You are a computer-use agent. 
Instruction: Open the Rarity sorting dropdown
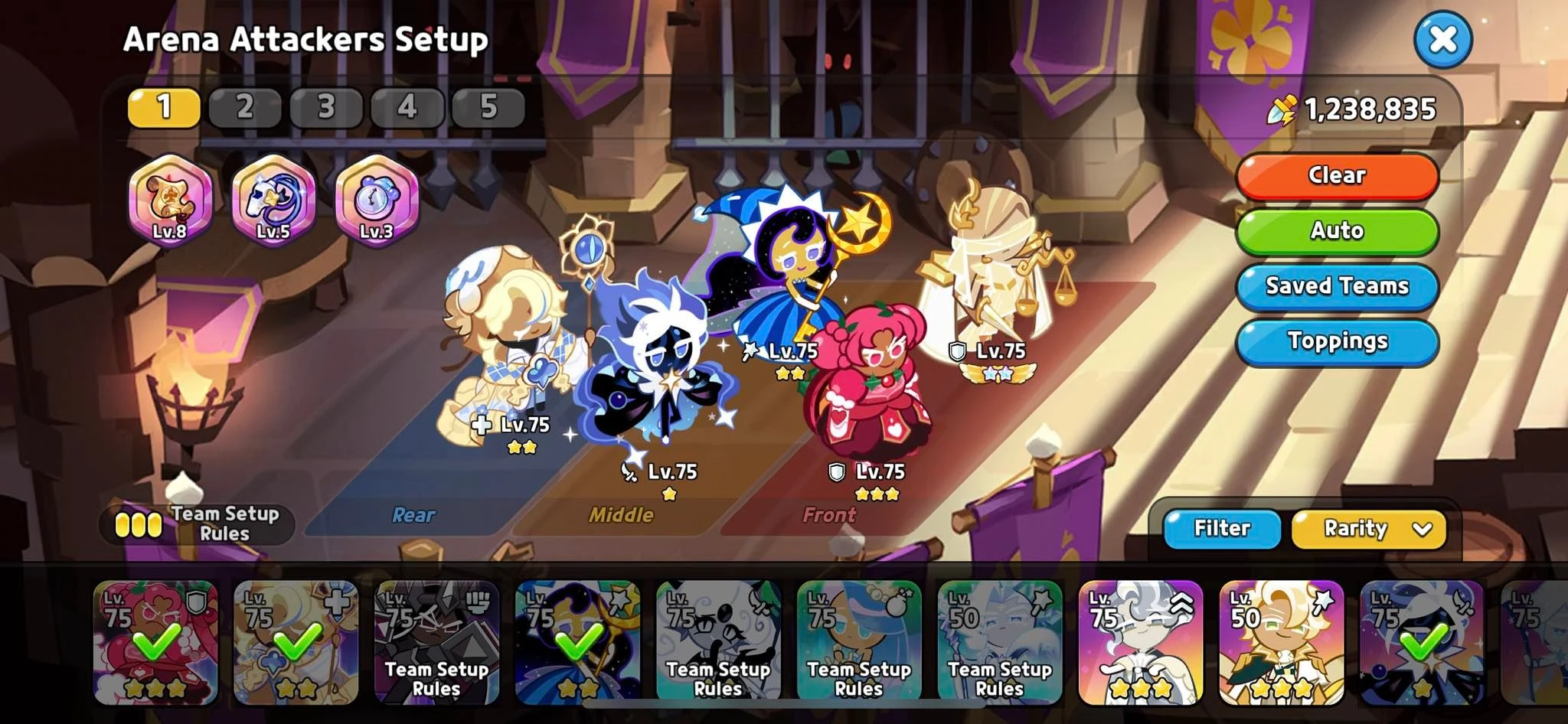[x=1367, y=529]
